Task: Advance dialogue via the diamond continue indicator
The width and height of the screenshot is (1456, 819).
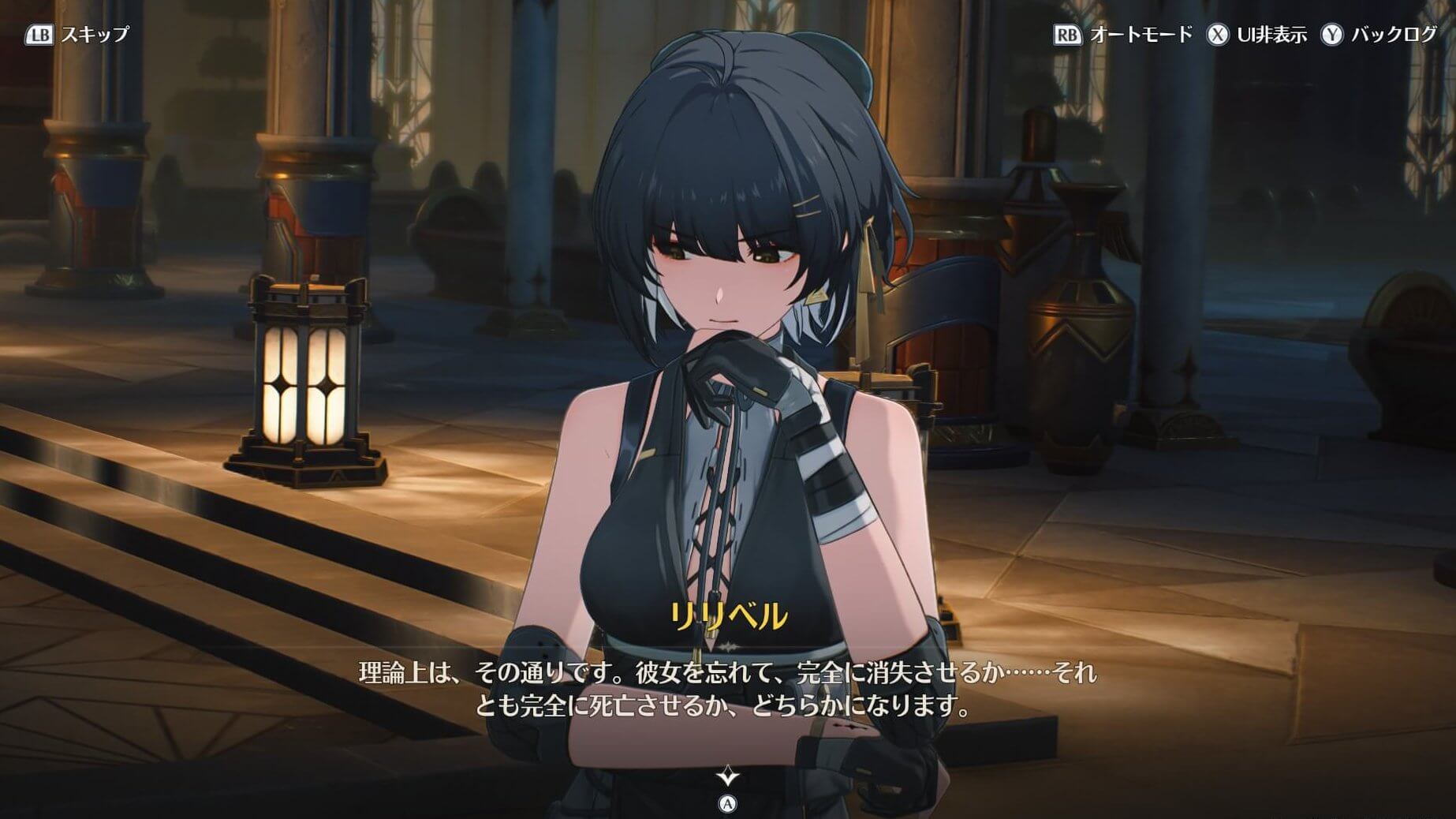Action: pos(727,777)
